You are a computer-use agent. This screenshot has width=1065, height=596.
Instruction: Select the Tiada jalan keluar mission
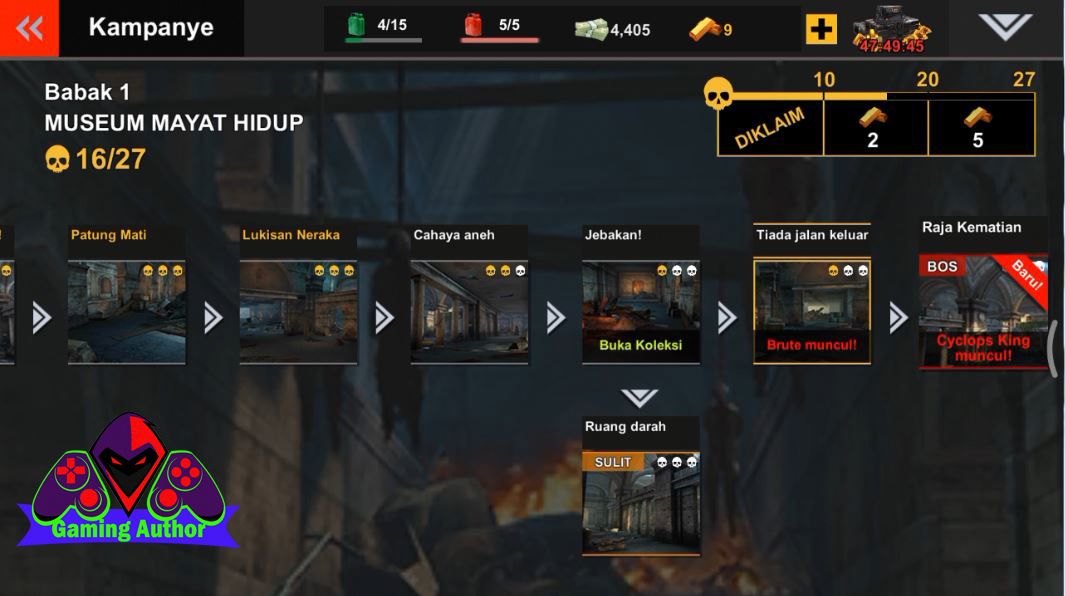812,311
